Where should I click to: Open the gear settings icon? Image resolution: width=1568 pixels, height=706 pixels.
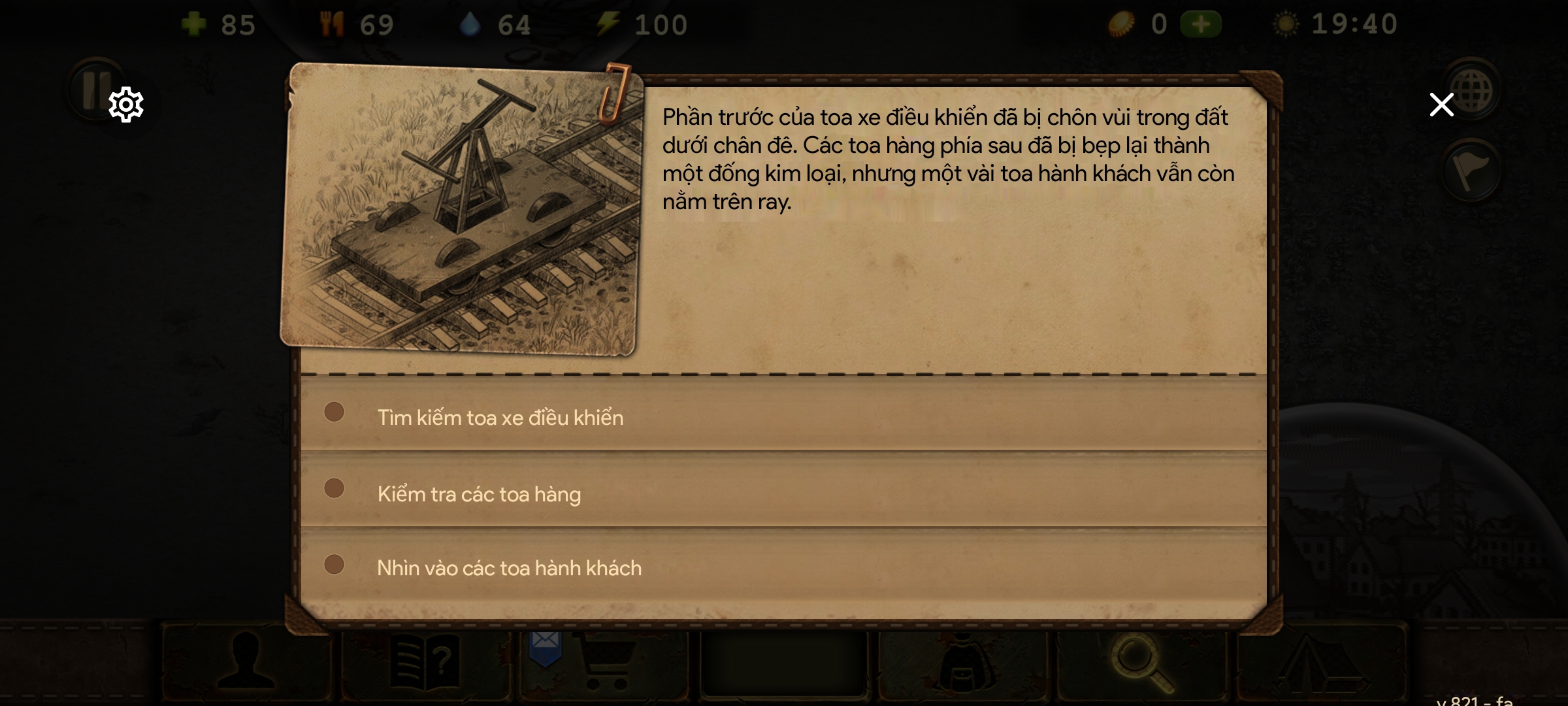click(125, 105)
